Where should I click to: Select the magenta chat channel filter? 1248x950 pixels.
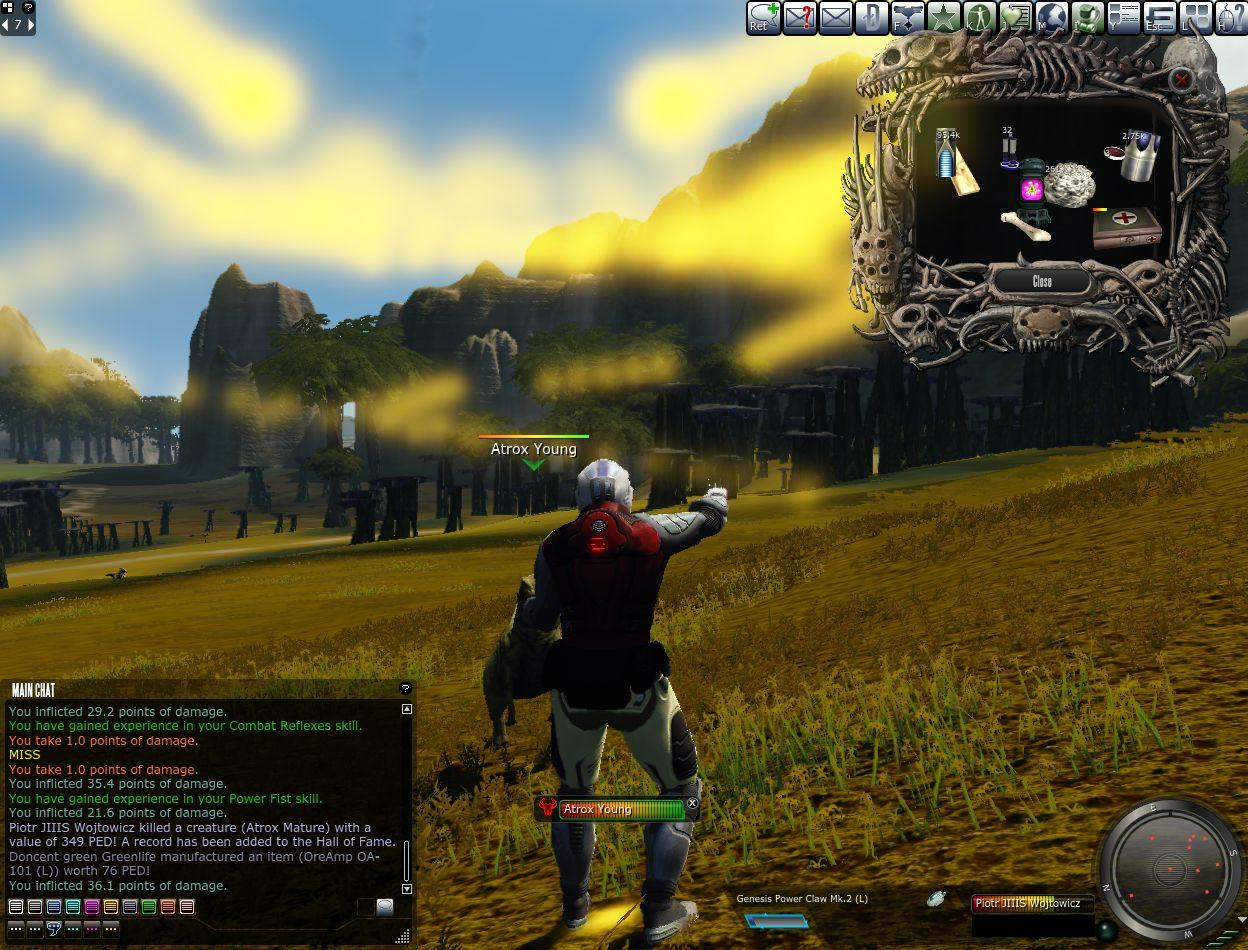click(92, 907)
